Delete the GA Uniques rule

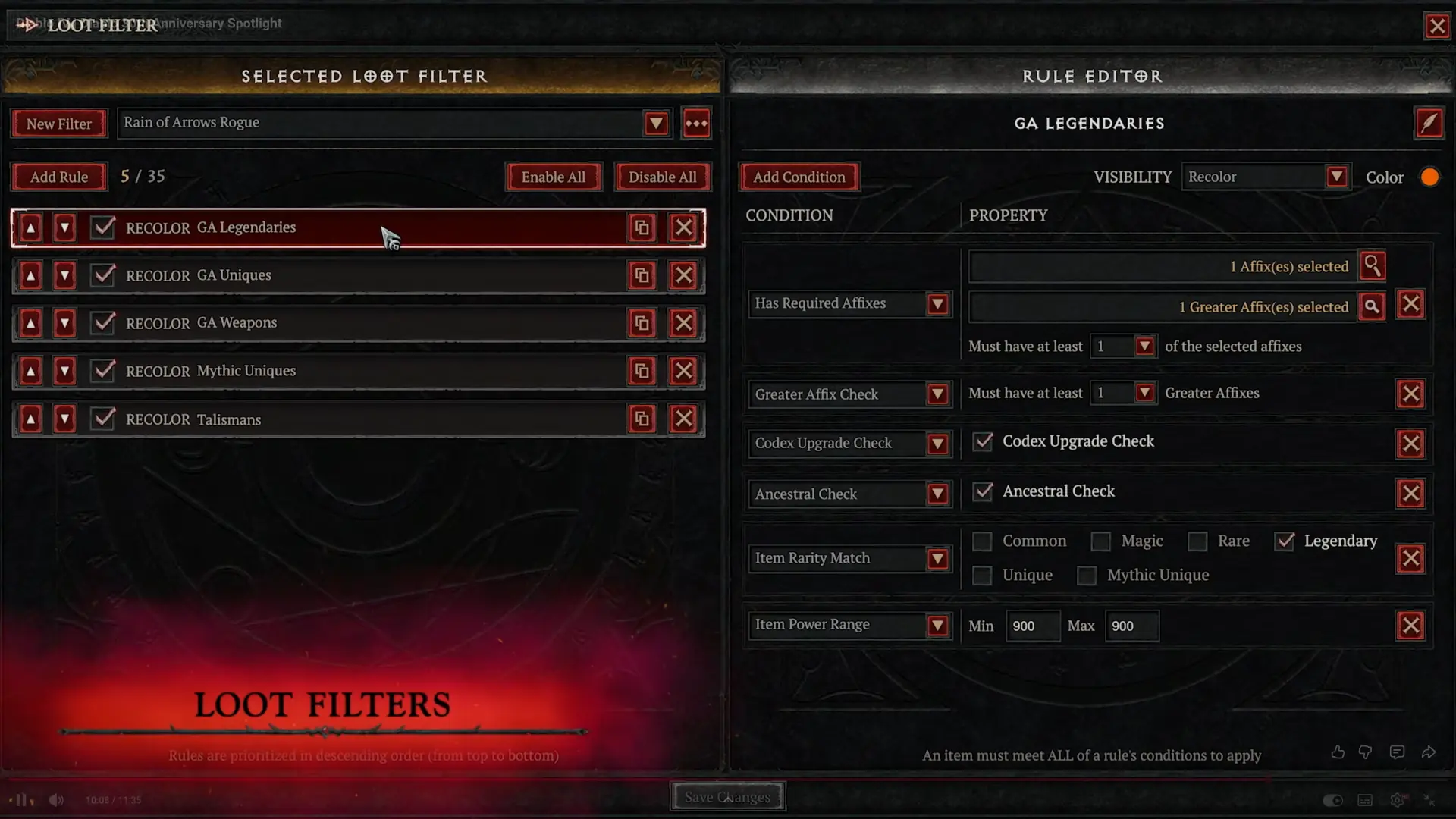[x=683, y=275]
